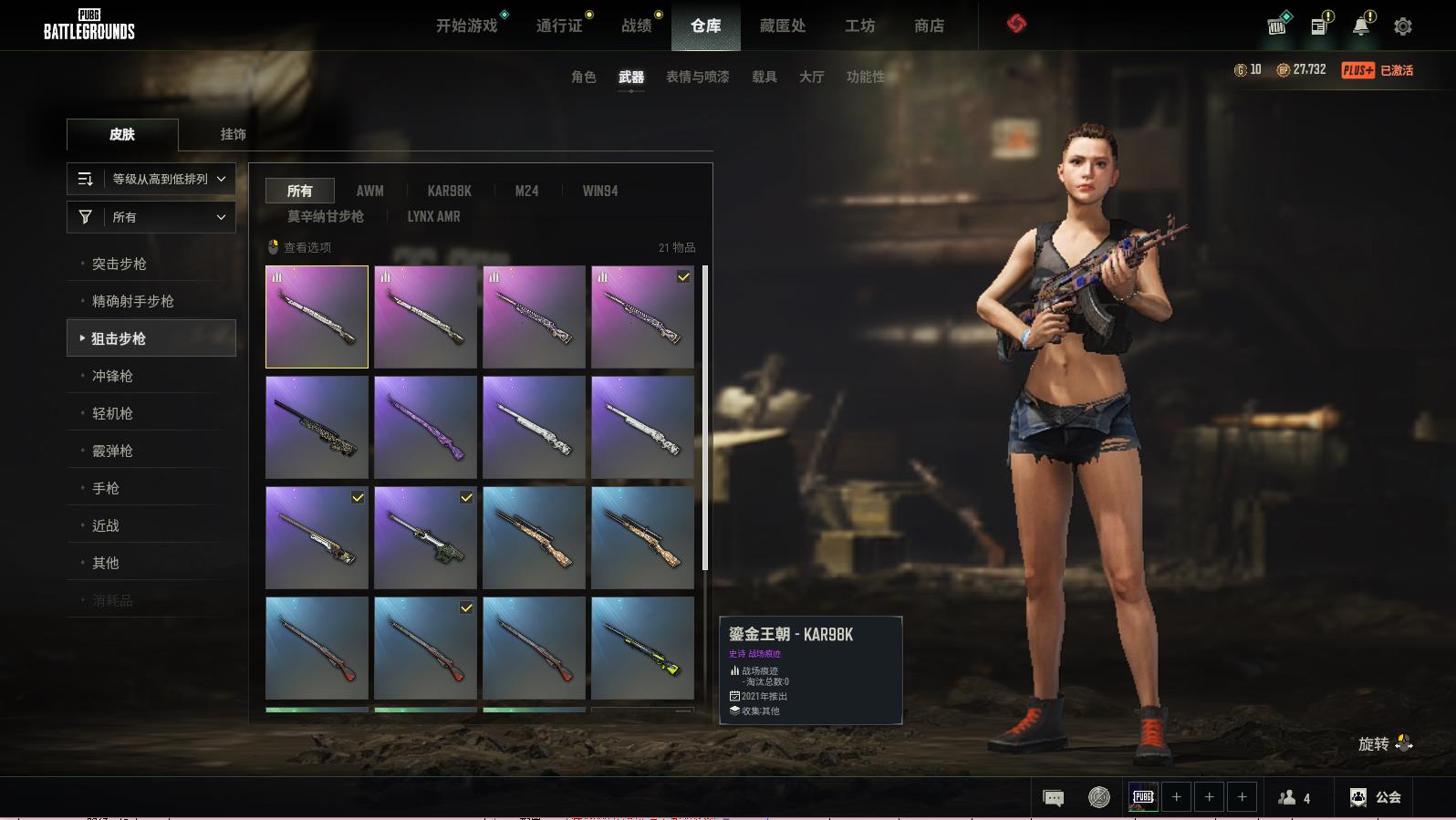Choose the neon yellow-green rifle skin
Image resolution: width=1456 pixels, height=820 pixels.
642,648
